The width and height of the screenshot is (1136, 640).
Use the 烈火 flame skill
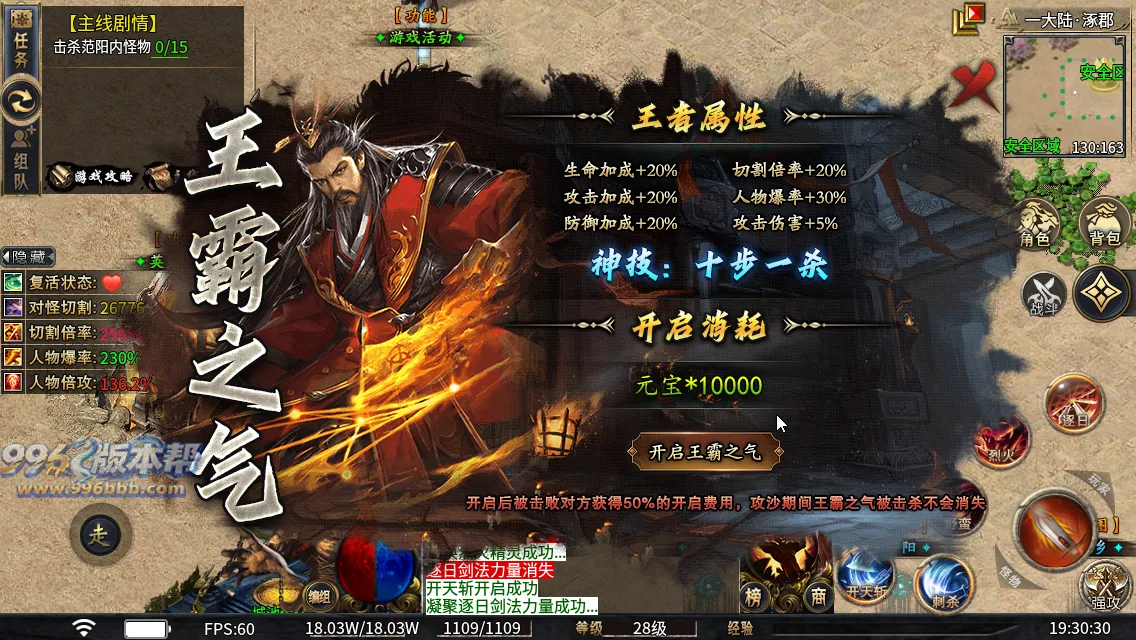coord(1001,443)
